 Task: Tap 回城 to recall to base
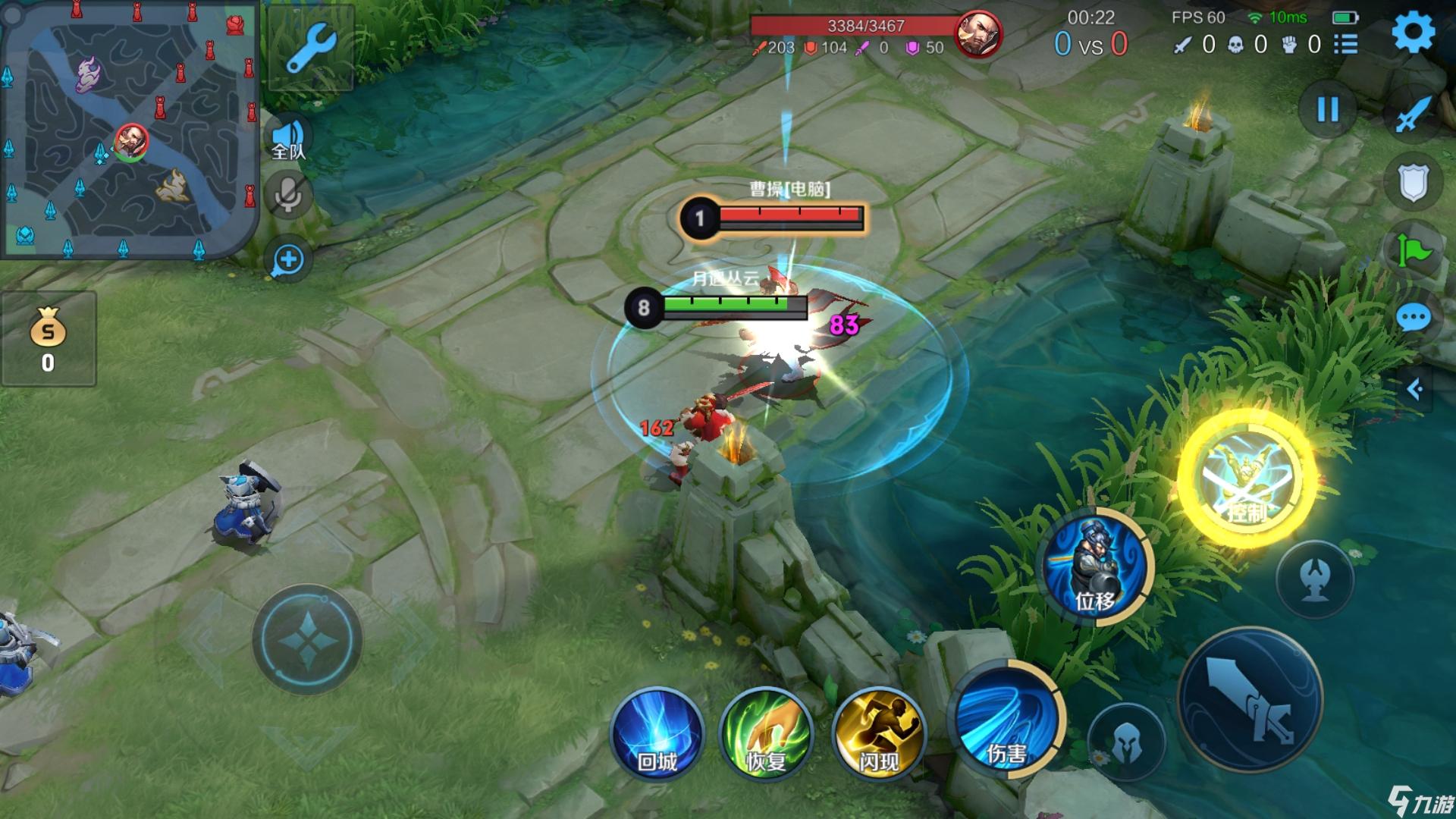coord(657,733)
